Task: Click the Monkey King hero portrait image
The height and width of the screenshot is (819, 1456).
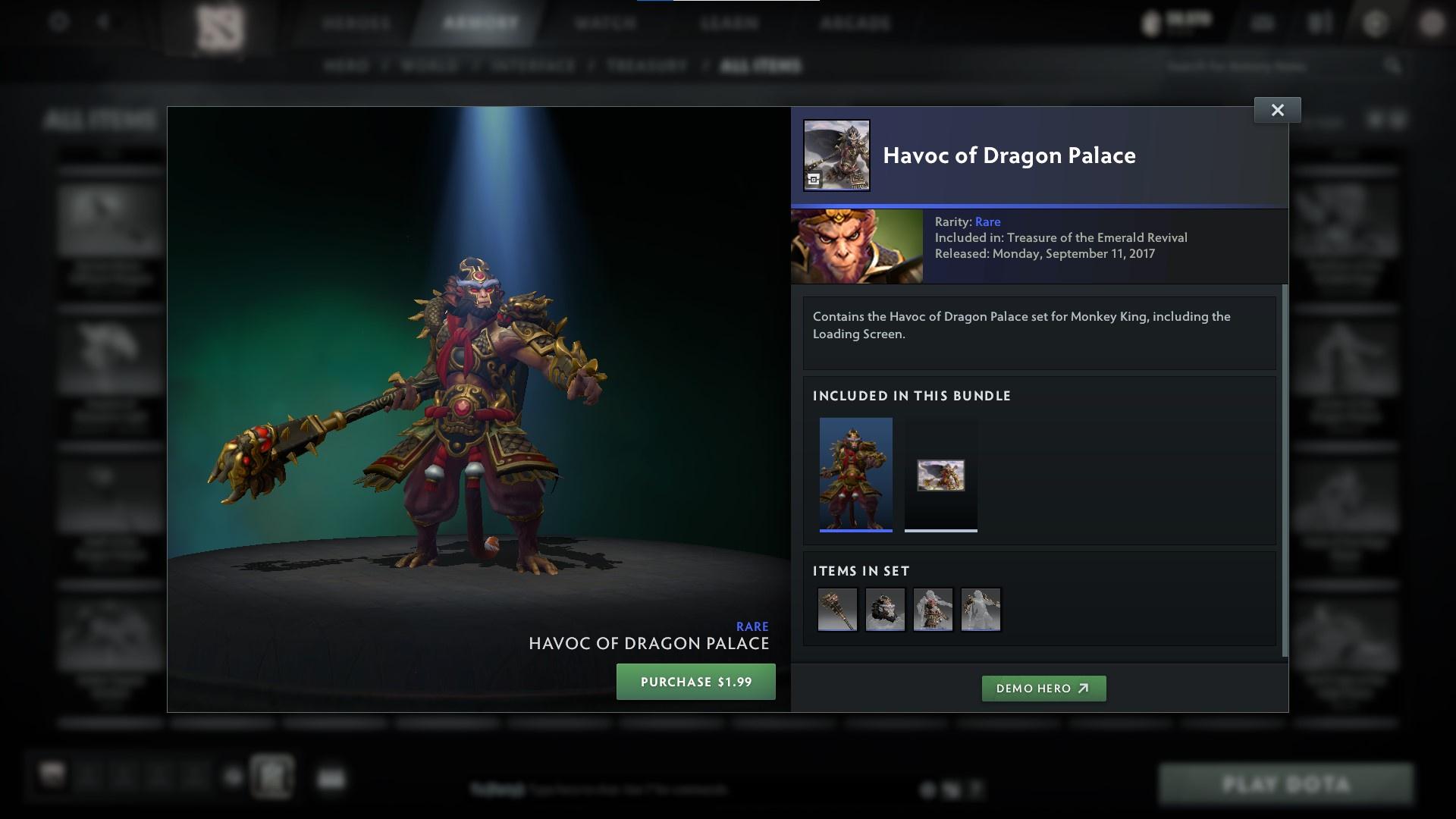Action: tap(856, 246)
